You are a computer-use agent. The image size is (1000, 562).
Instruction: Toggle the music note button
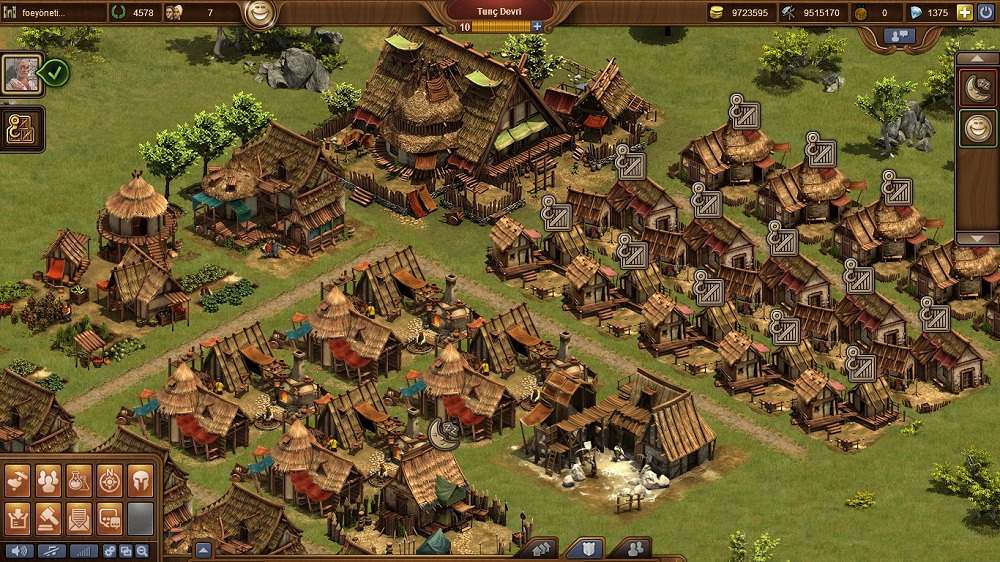click(50, 551)
